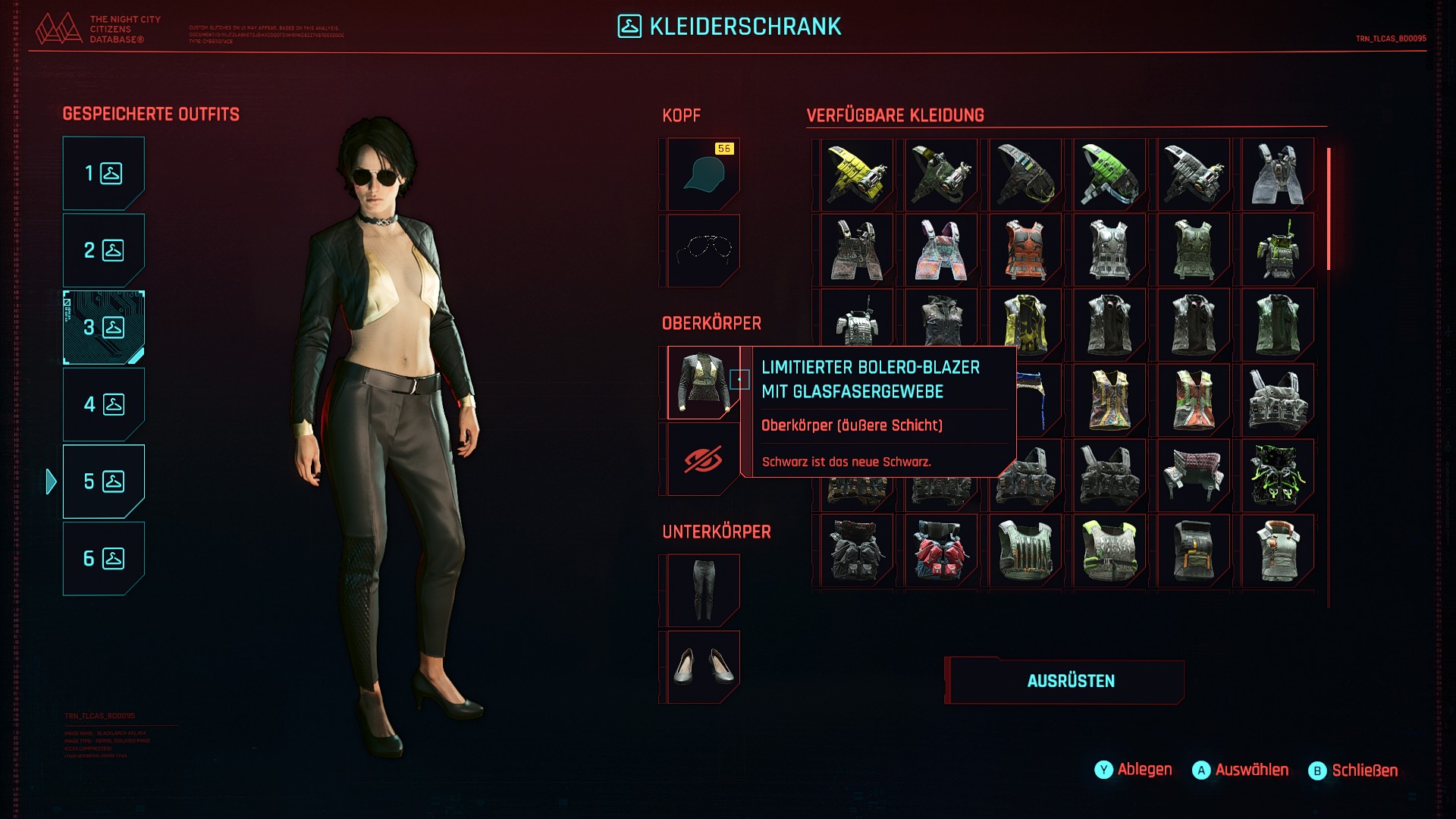Image resolution: width=1456 pixels, height=819 pixels.
Task: Select the teal cap head slot
Action: click(703, 174)
